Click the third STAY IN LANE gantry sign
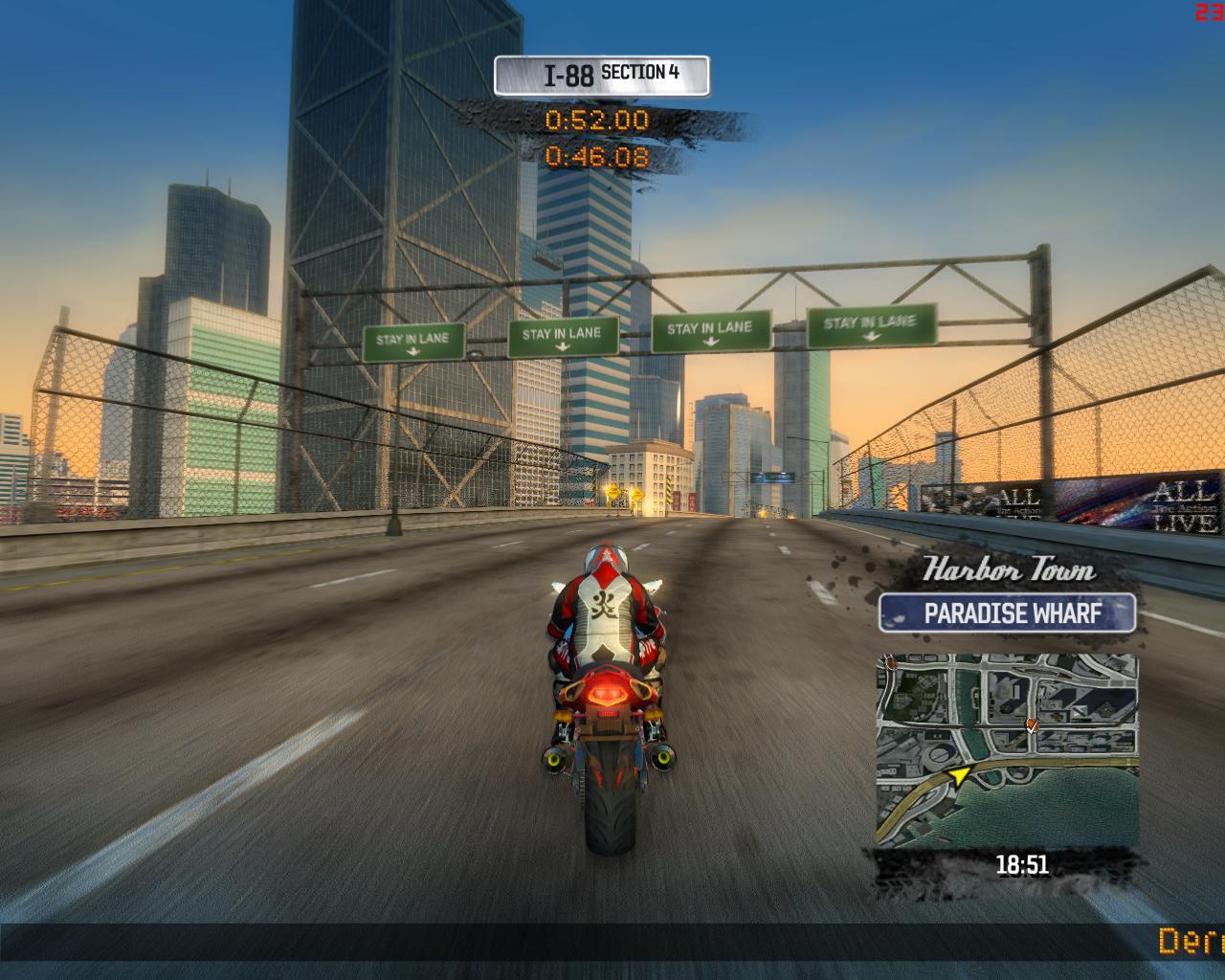 (x=712, y=329)
